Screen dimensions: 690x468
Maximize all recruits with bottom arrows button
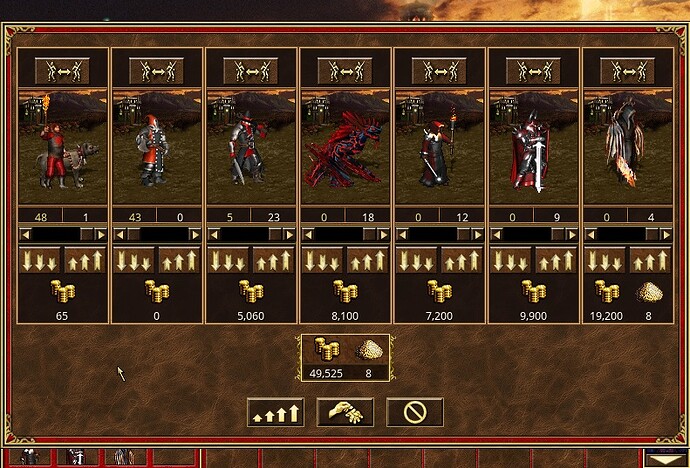tap(275, 412)
